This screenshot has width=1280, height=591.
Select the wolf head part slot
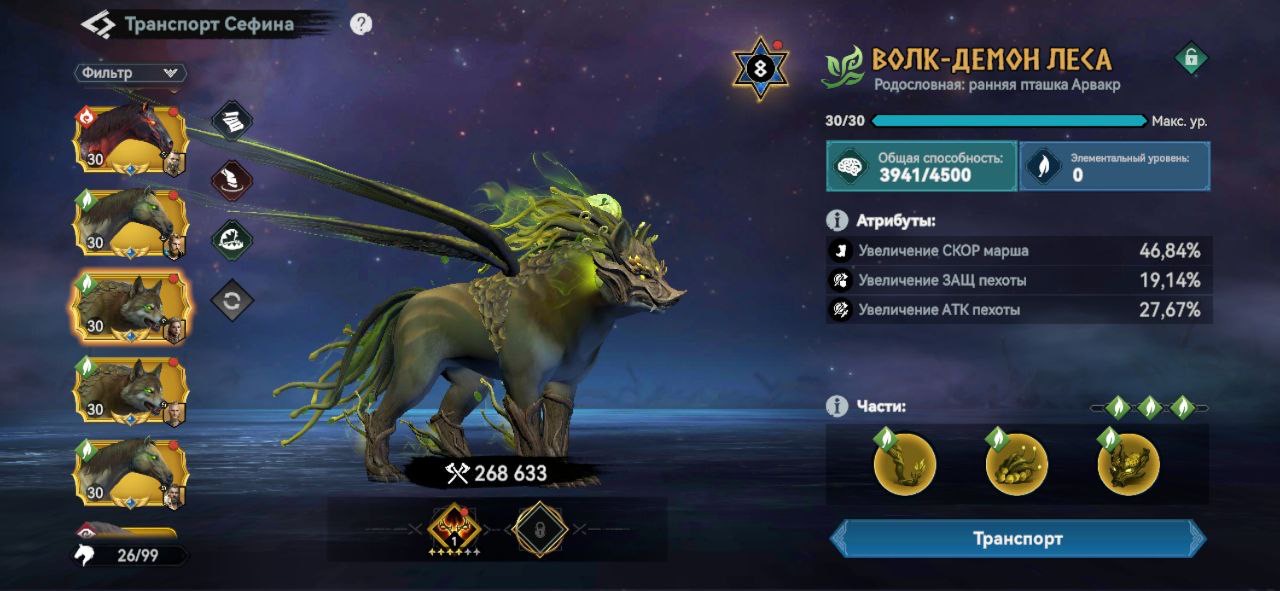tap(1128, 465)
